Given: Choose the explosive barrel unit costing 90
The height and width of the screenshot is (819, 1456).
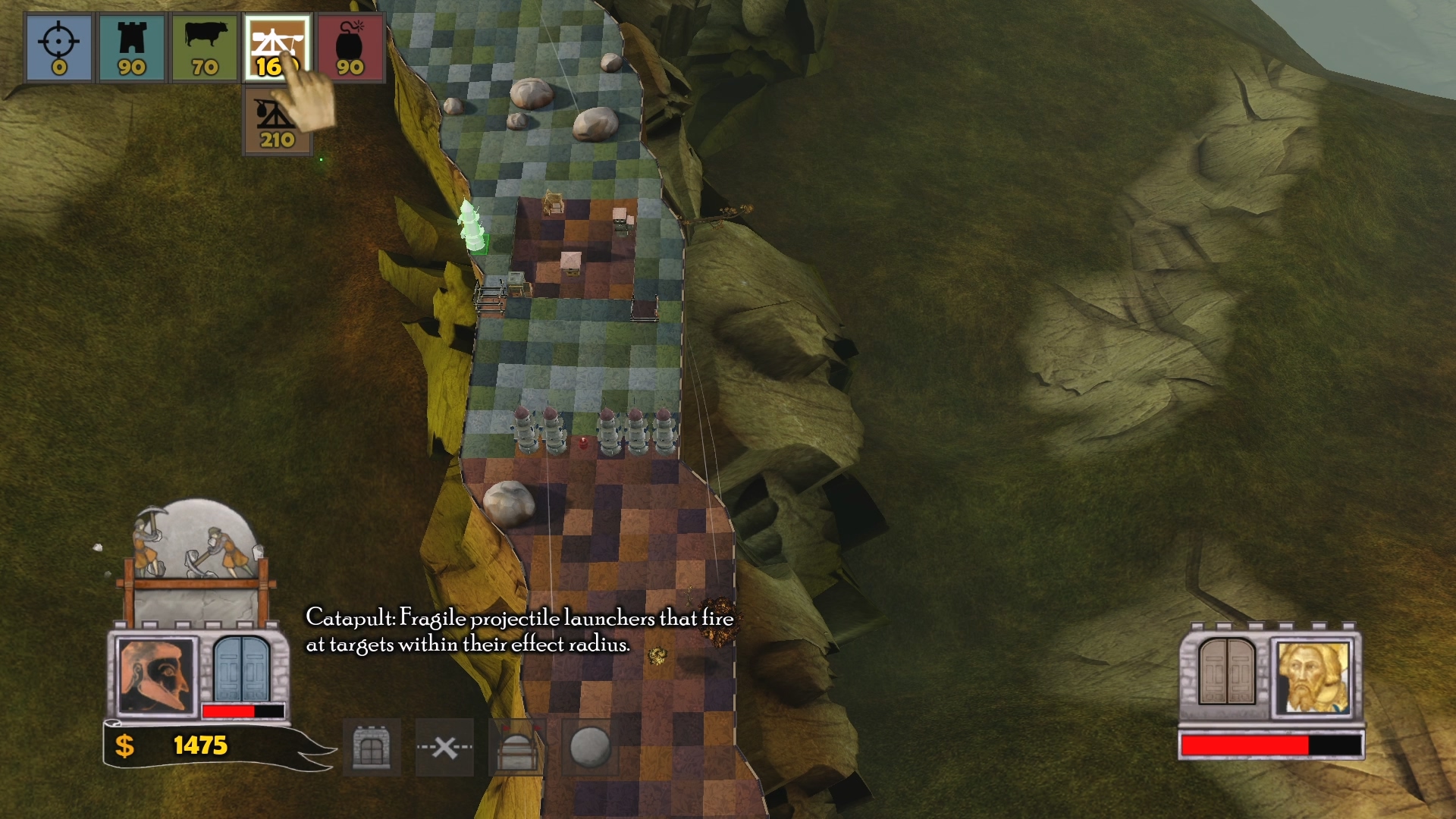Looking at the screenshot, I should [x=350, y=48].
